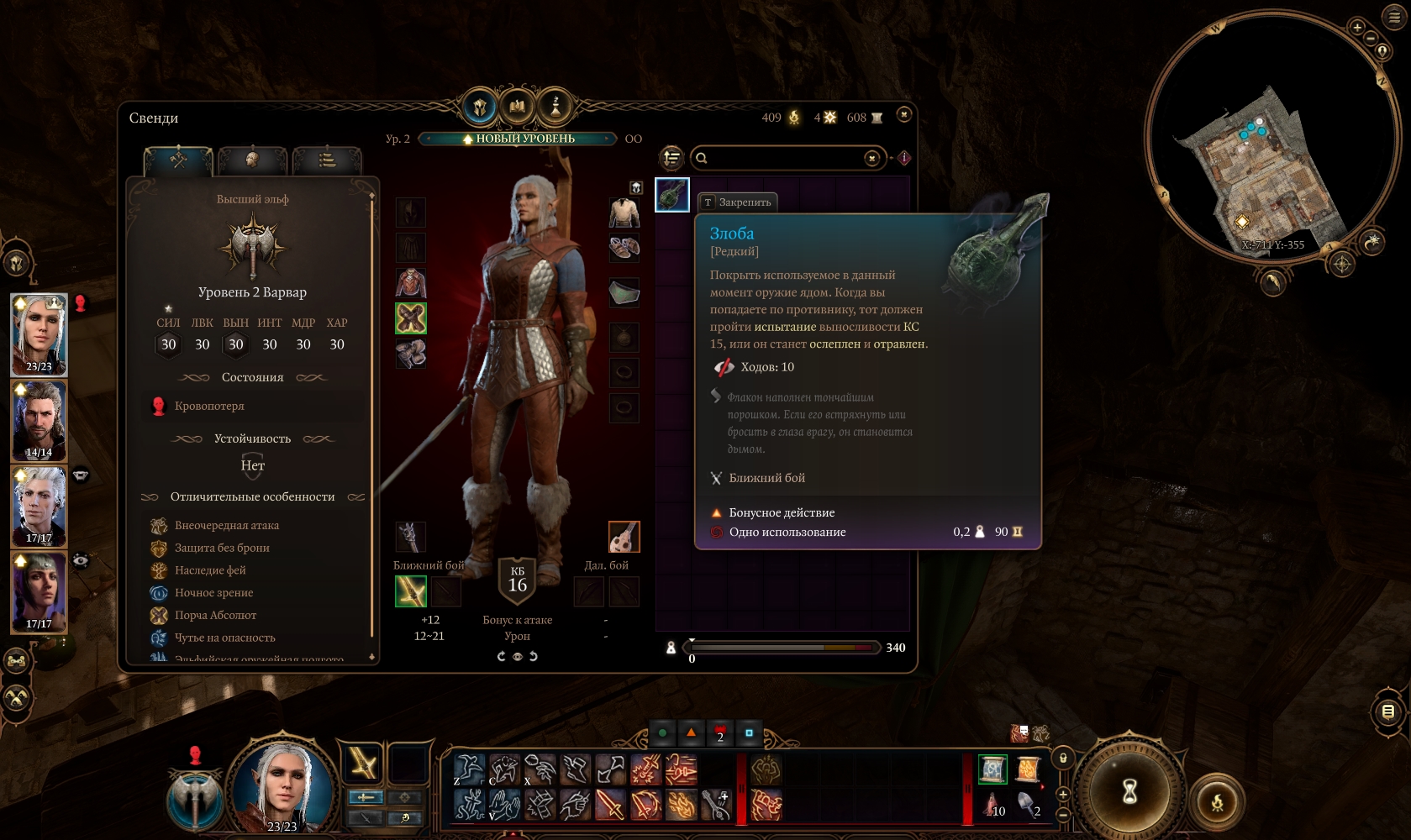Zoom in the minimap
Image resolution: width=1411 pixels, height=840 pixels.
click(x=1357, y=28)
